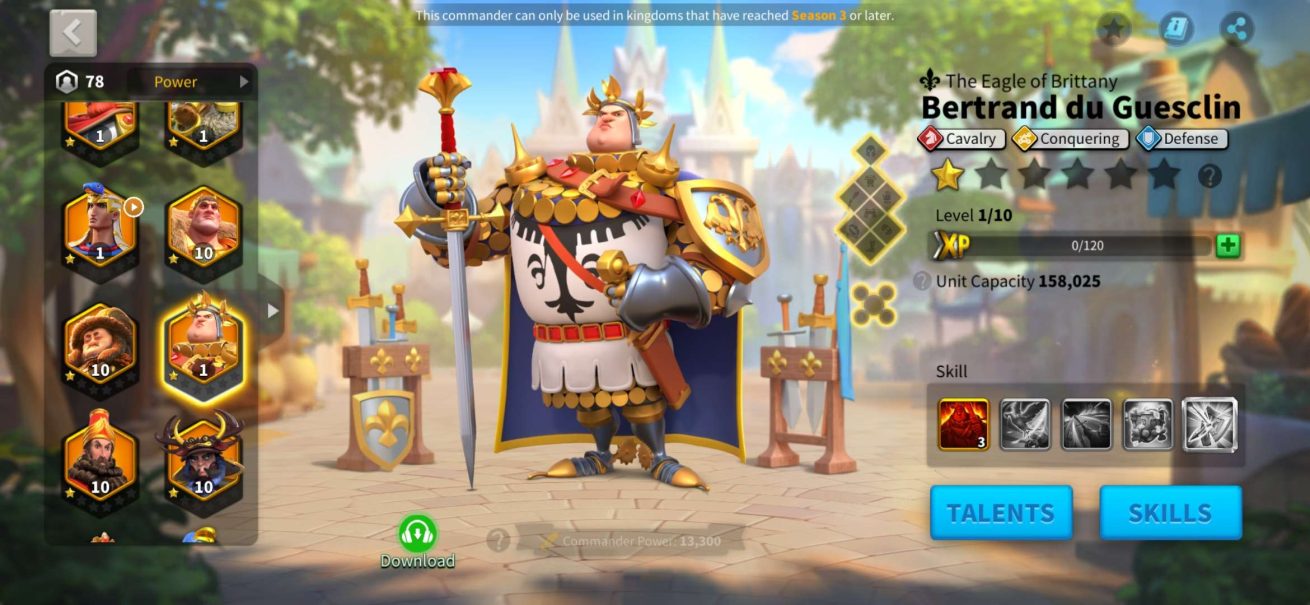Select the Egyptian pharaoh commander portrait

101,228
